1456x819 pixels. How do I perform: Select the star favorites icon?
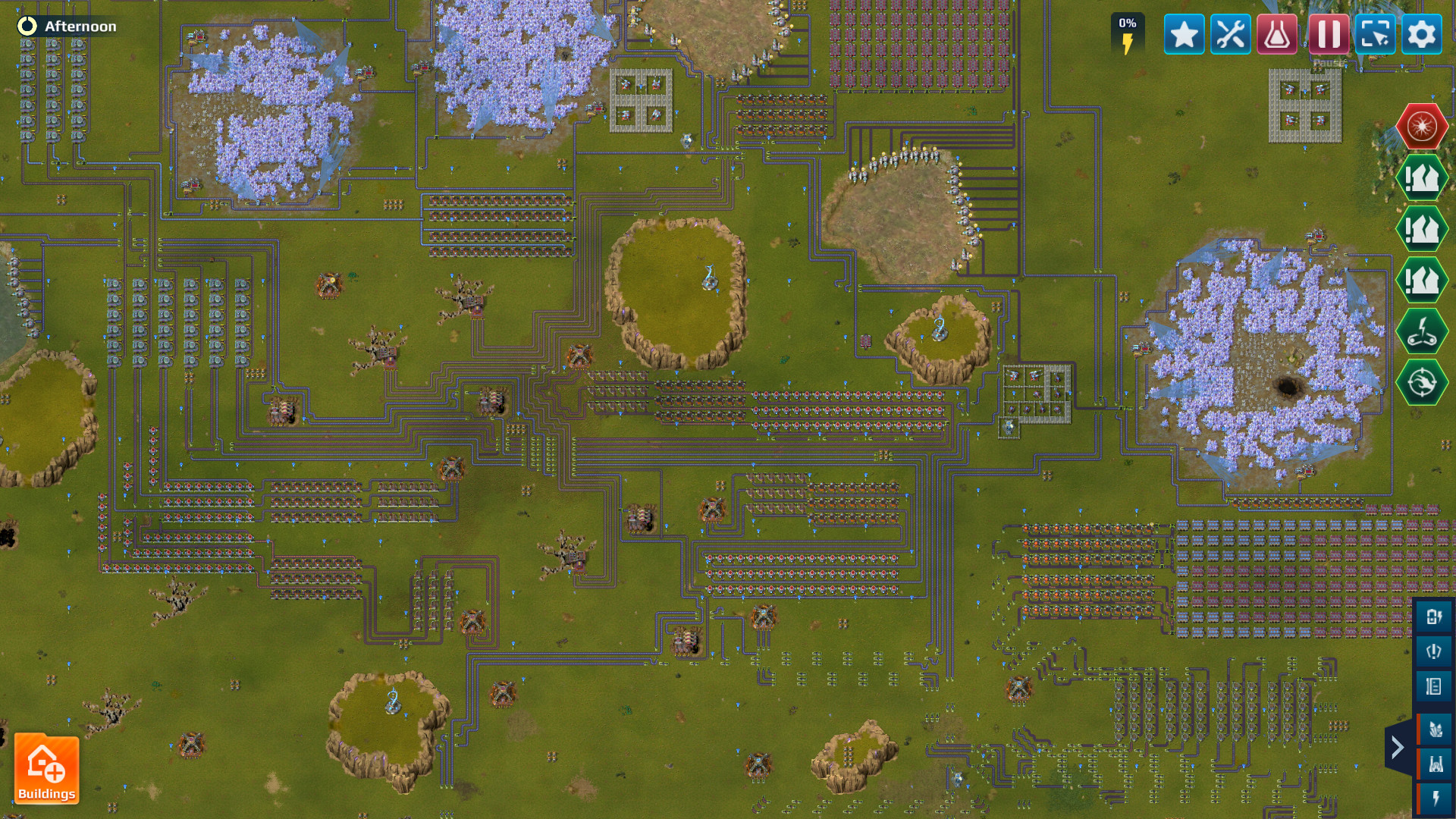click(x=1185, y=33)
